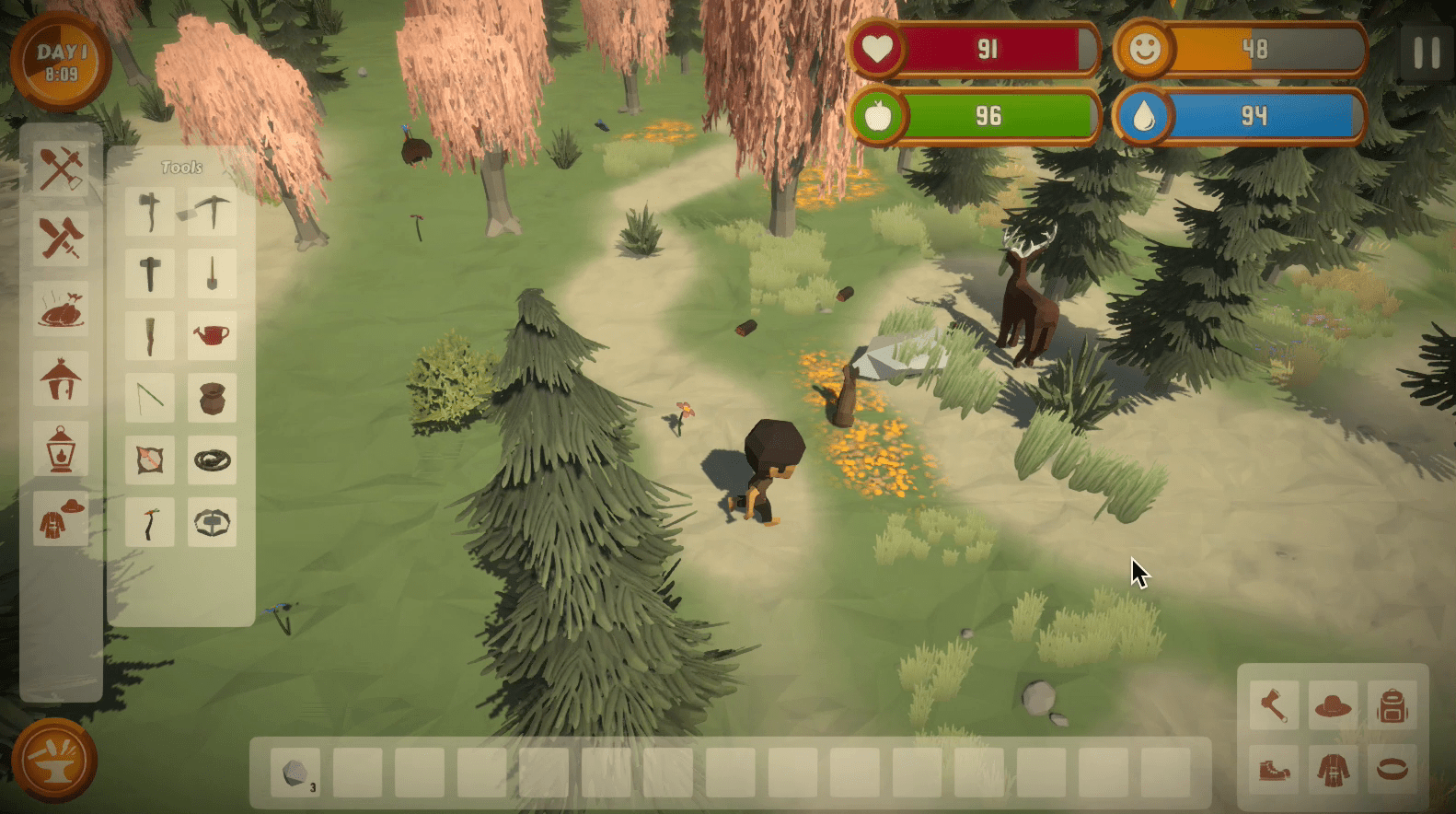Viewport: 1456px width, 814px height.
Task: Choose the coat equipment slot
Action: pos(1333,769)
